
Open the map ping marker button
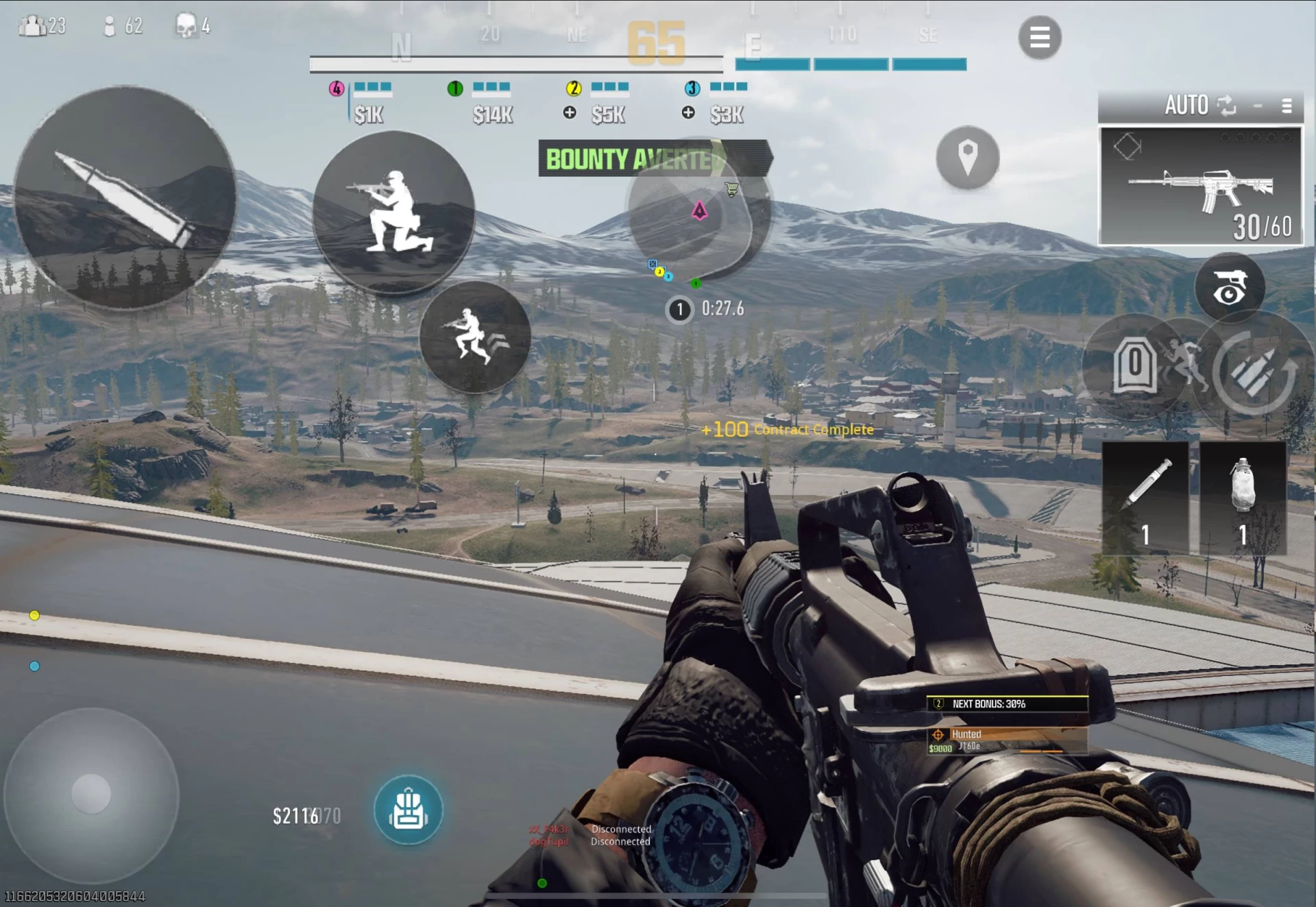pyautogui.click(x=967, y=158)
